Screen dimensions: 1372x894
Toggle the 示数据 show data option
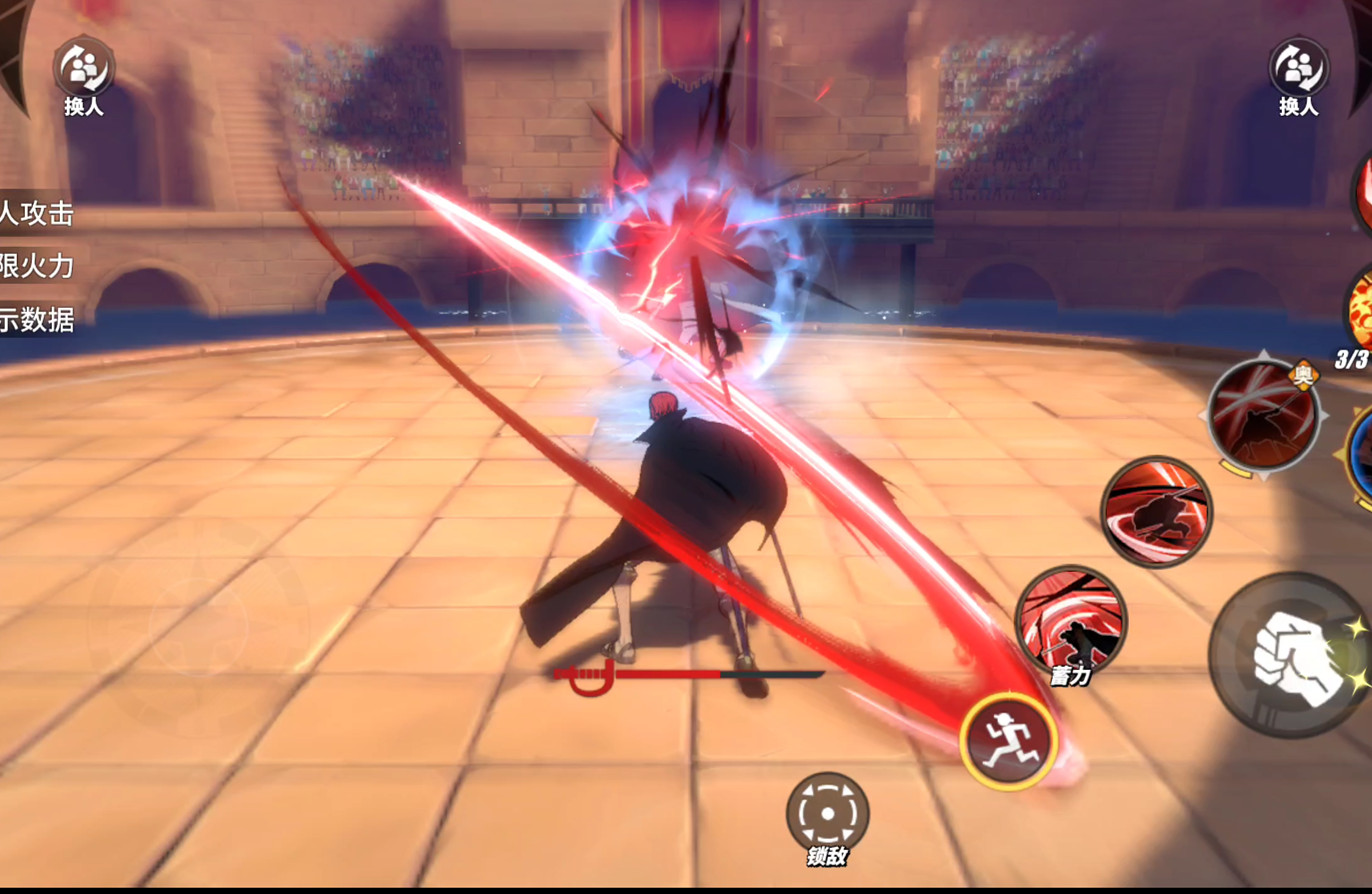pos(37,320)
